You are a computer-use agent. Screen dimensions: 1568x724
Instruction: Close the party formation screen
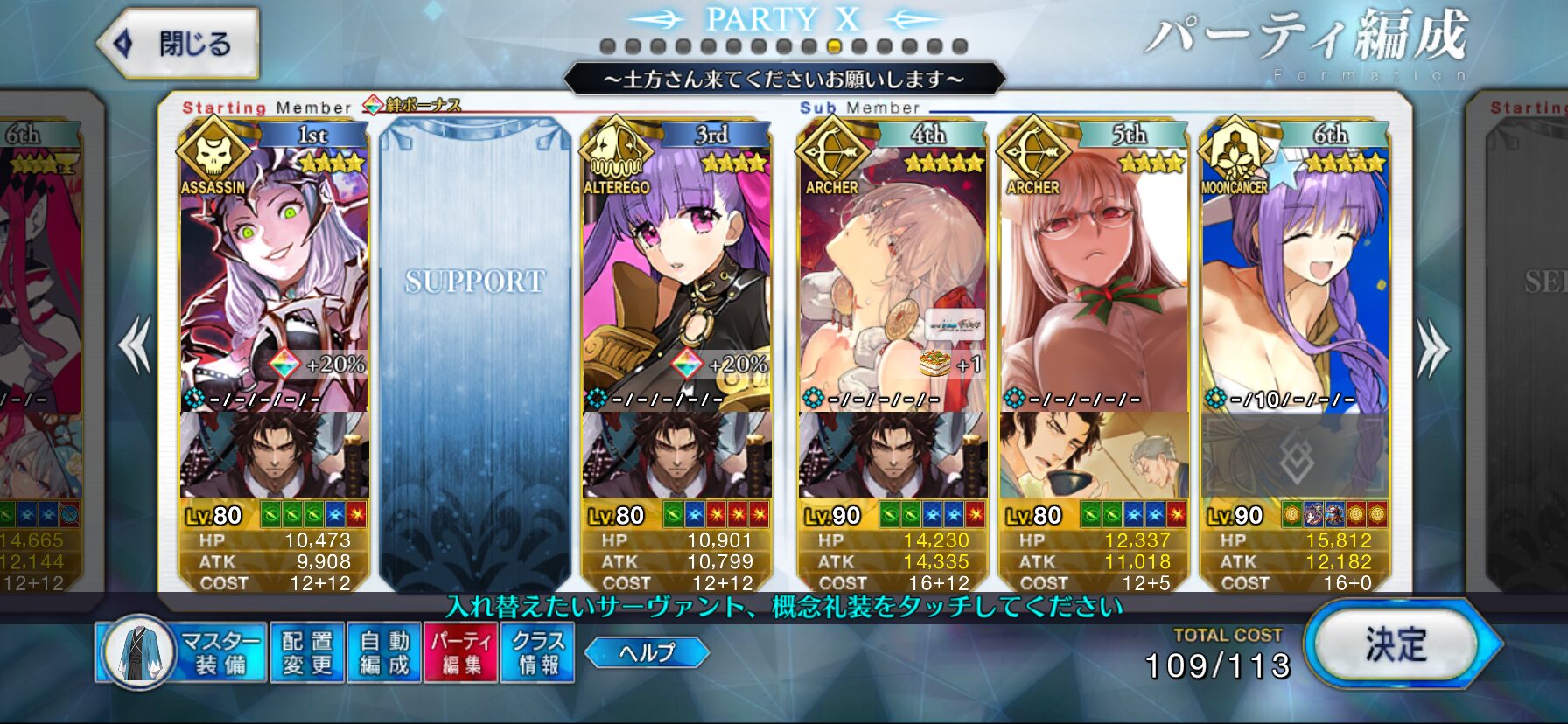click(x=179, y=43)
